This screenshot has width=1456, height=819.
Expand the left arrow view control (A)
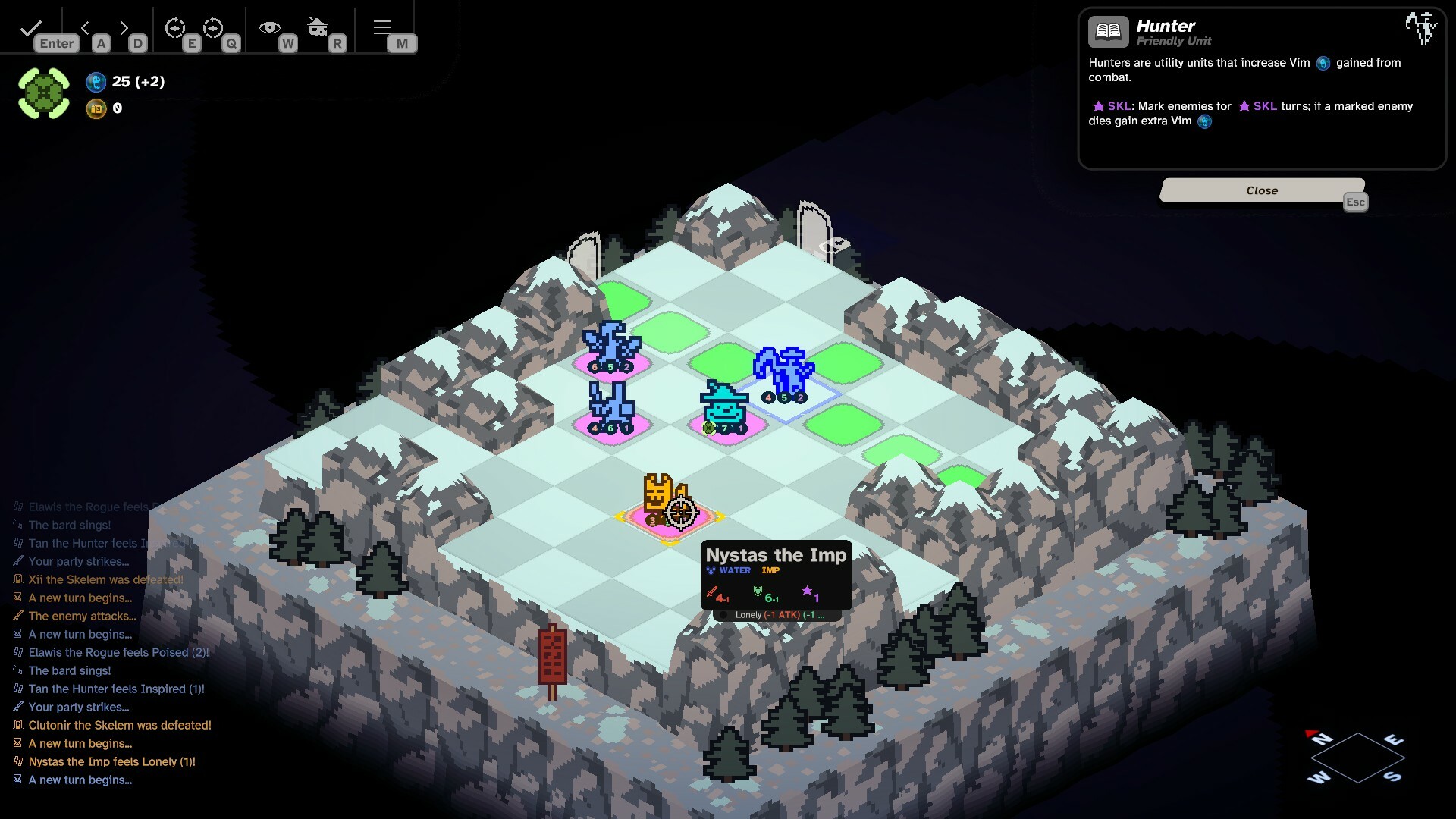[x=86, y=27]
